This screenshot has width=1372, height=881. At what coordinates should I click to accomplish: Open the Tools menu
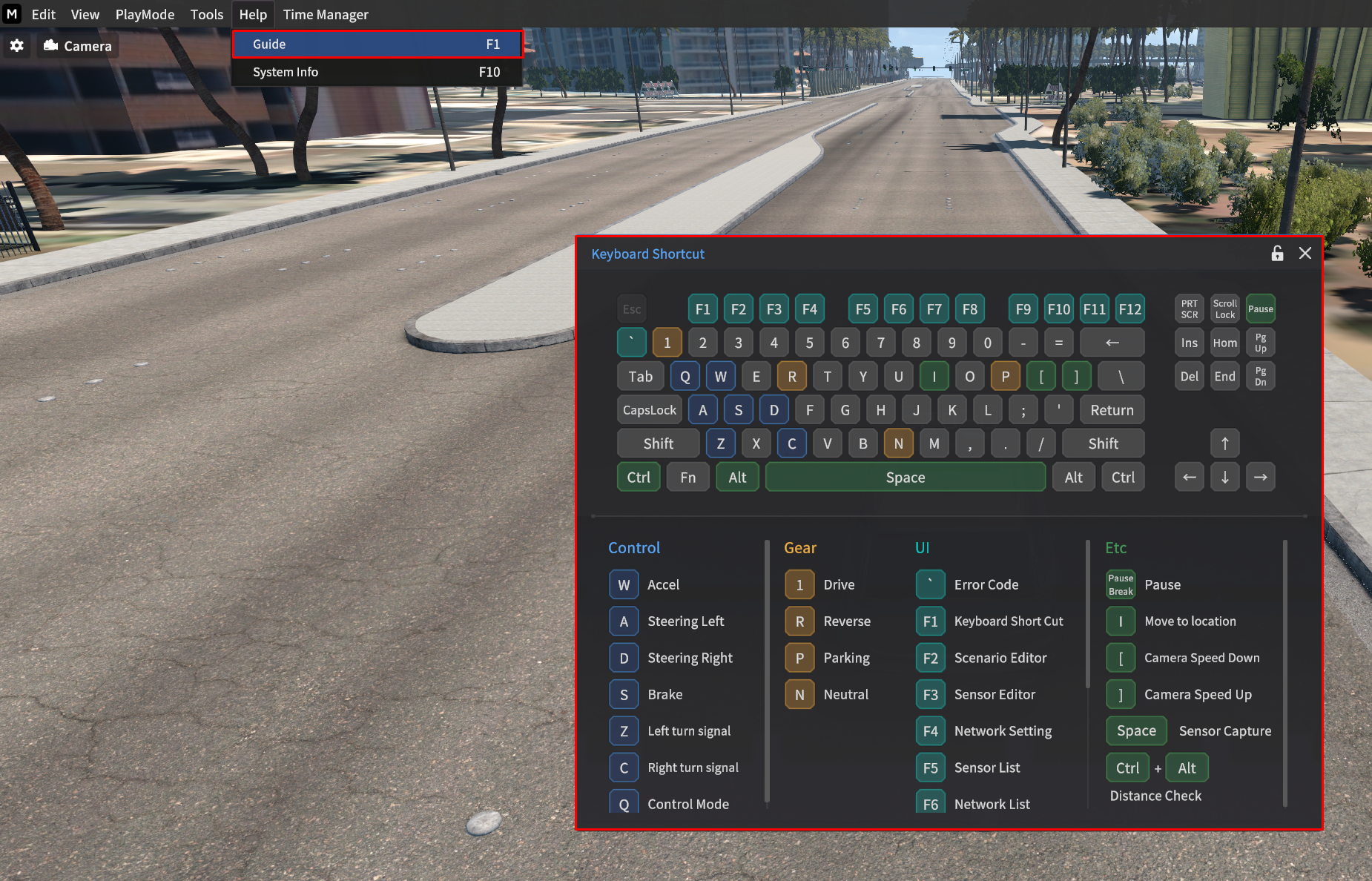click(206, 14)
